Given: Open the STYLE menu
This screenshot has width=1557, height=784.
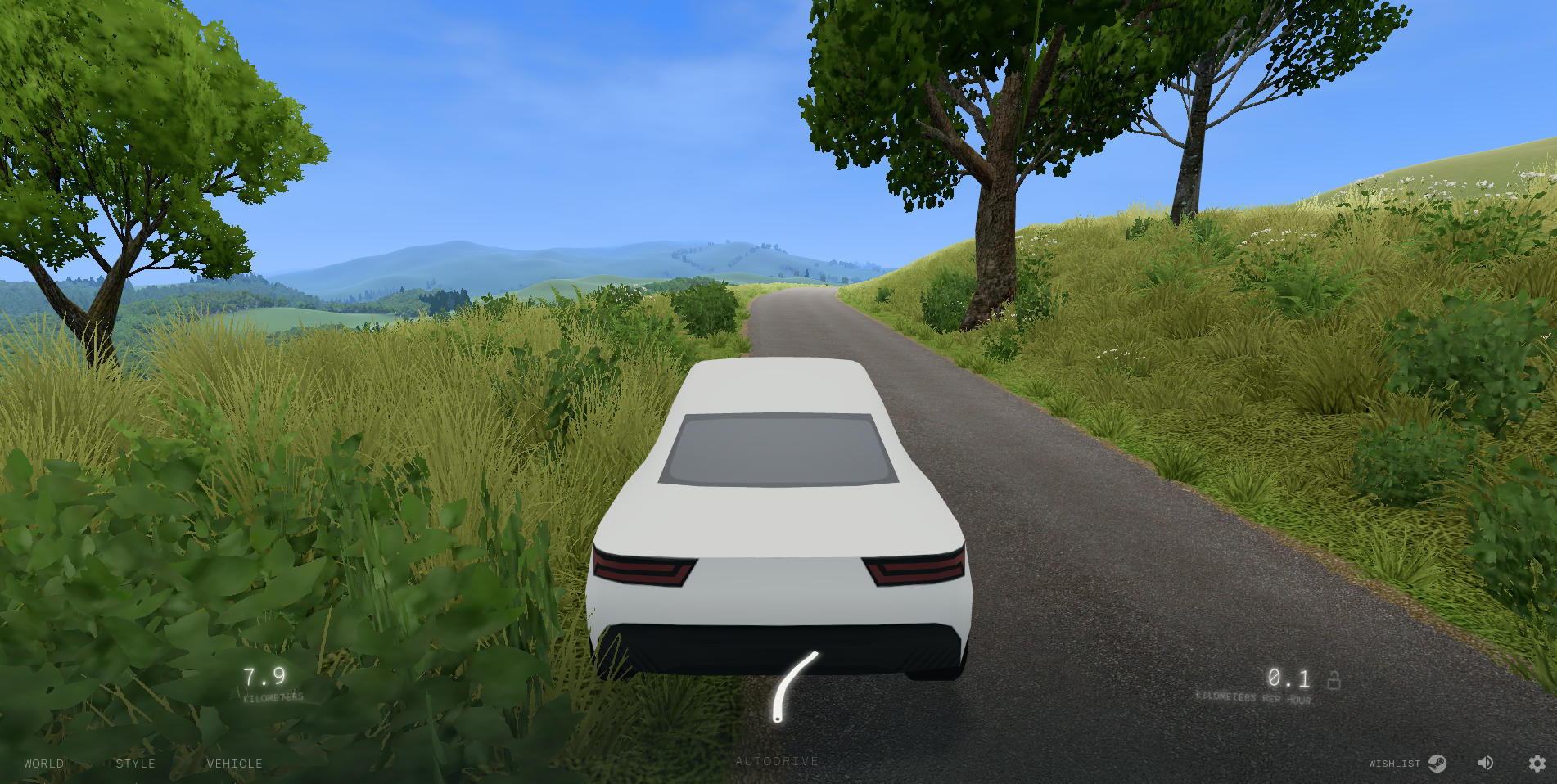Looking at the screenshot, I should [137, 764].
